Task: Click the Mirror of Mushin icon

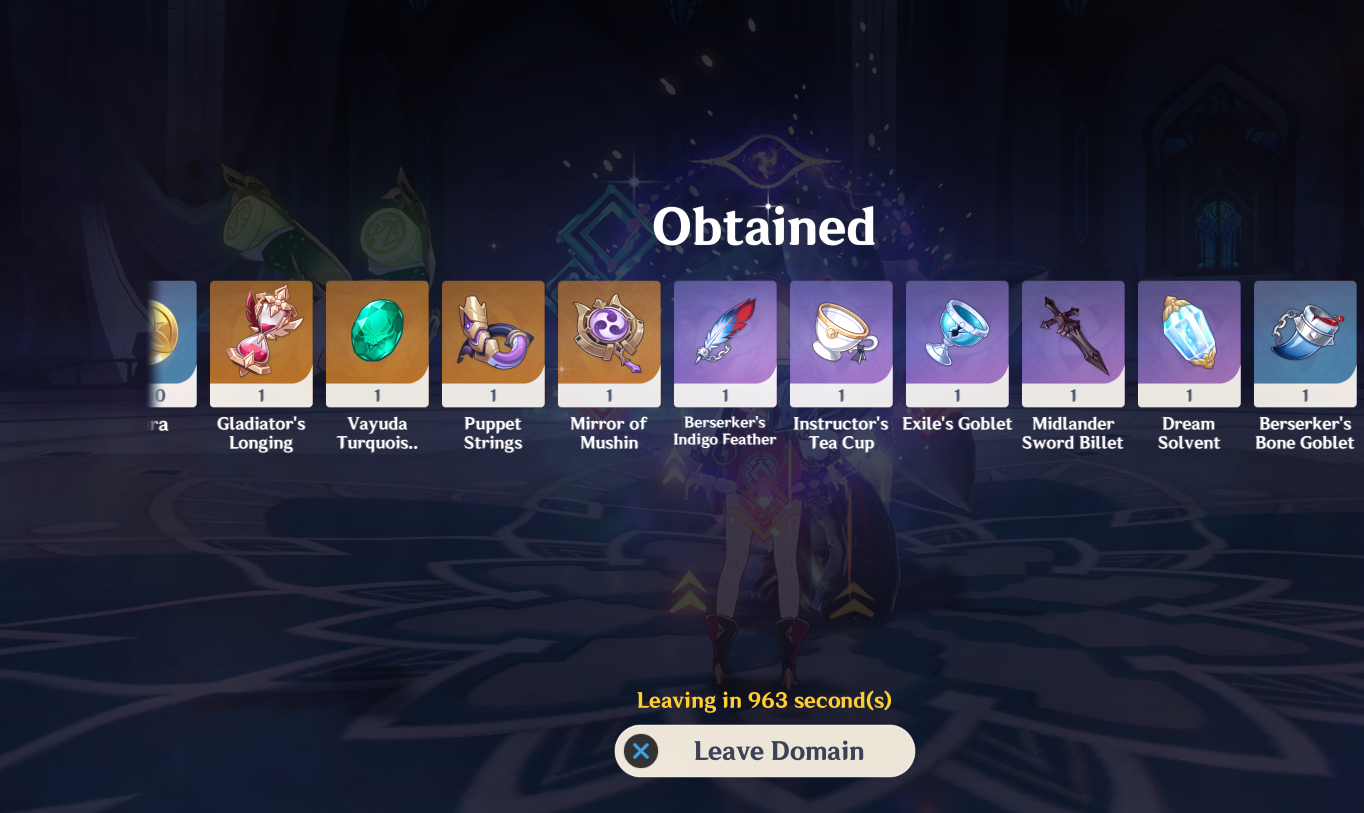Action: pyautogui.click(x=608, y=342)
